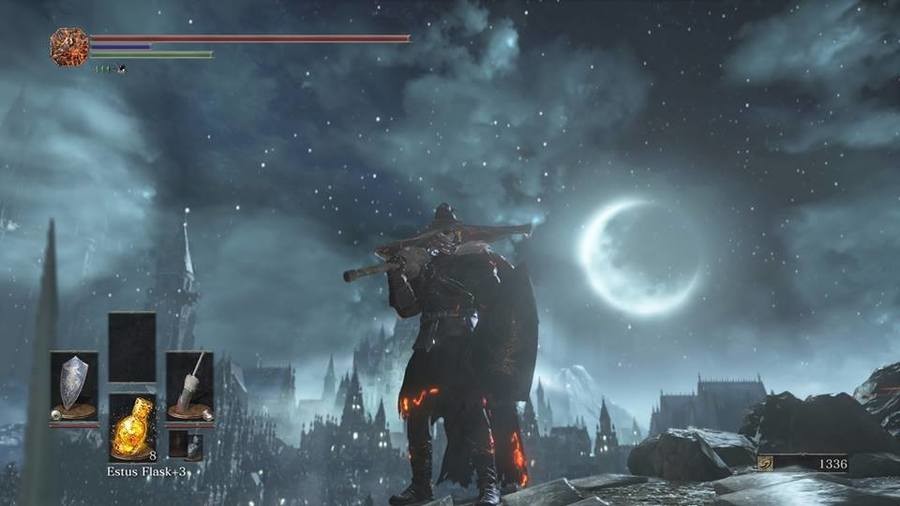Choose the right-hand weapon slot

pos(189,386)
